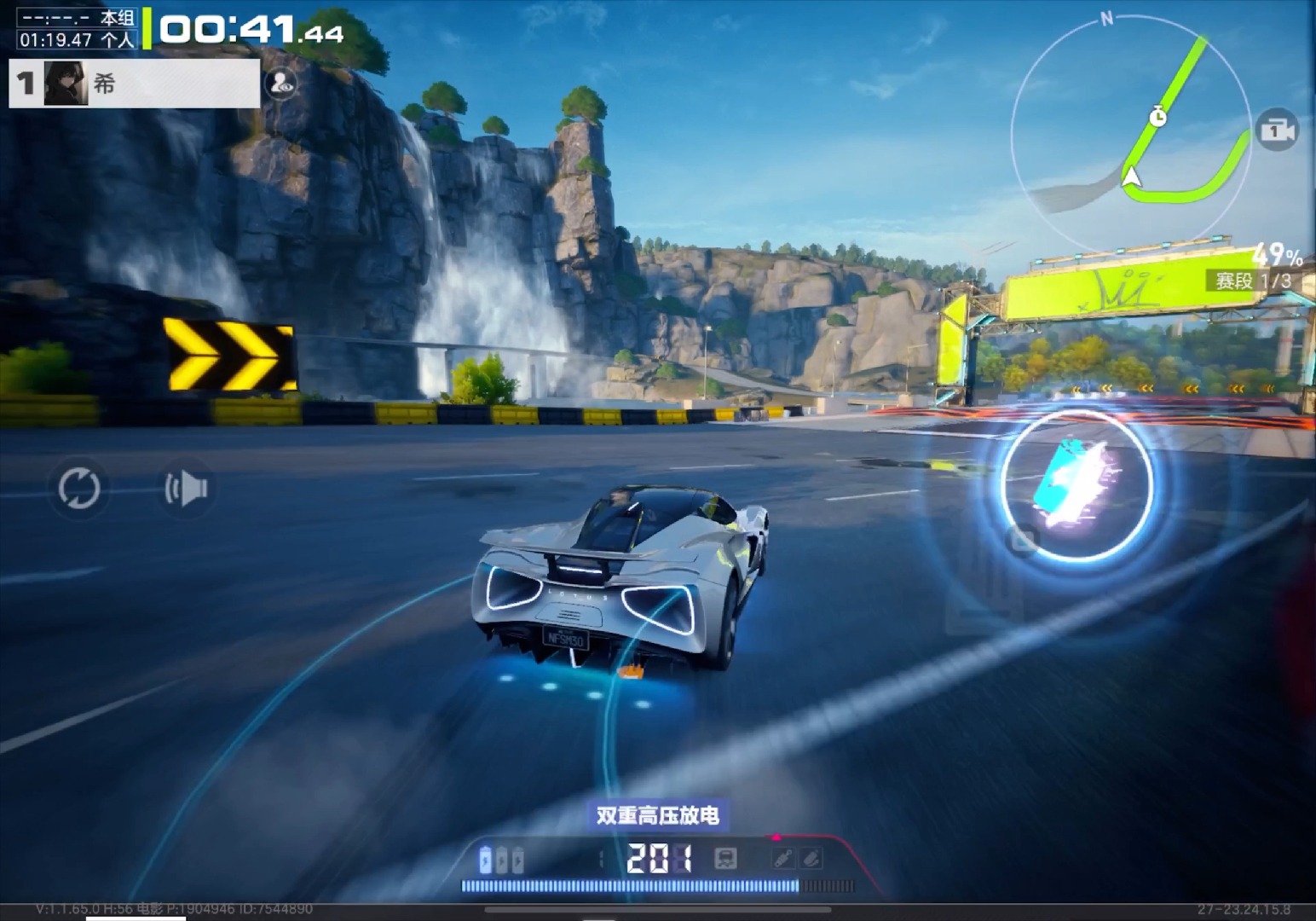Sound the horn speaker button

(x=187, y=489)
